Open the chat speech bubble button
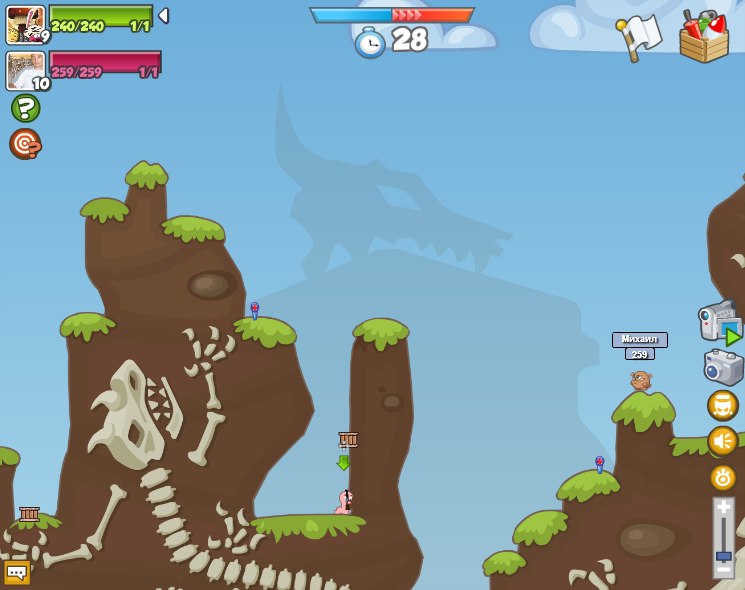 click(17, 573)
